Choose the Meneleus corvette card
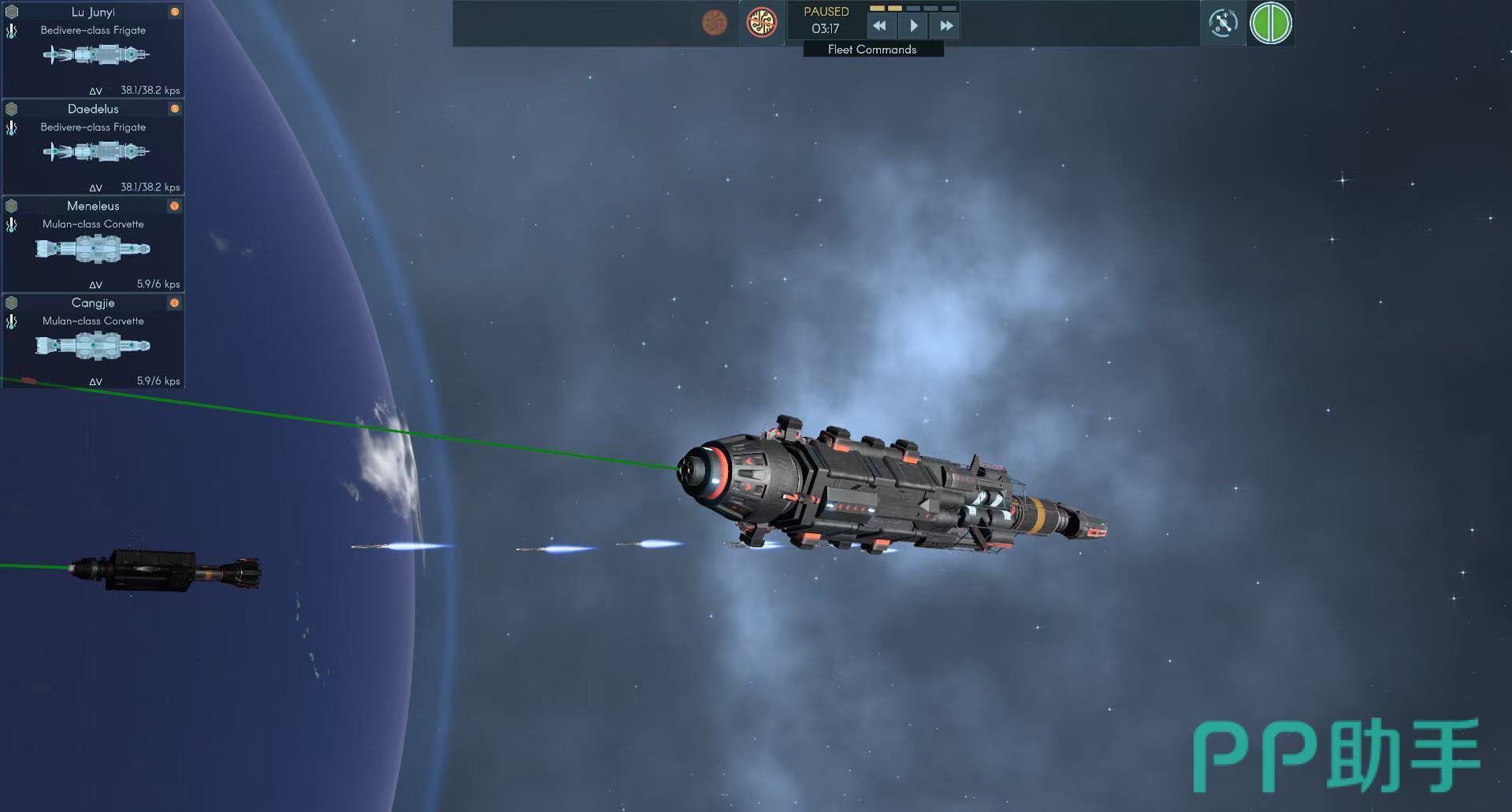Screen dimensions: 1512x812 pyautogui.click(x=93, y=243)
